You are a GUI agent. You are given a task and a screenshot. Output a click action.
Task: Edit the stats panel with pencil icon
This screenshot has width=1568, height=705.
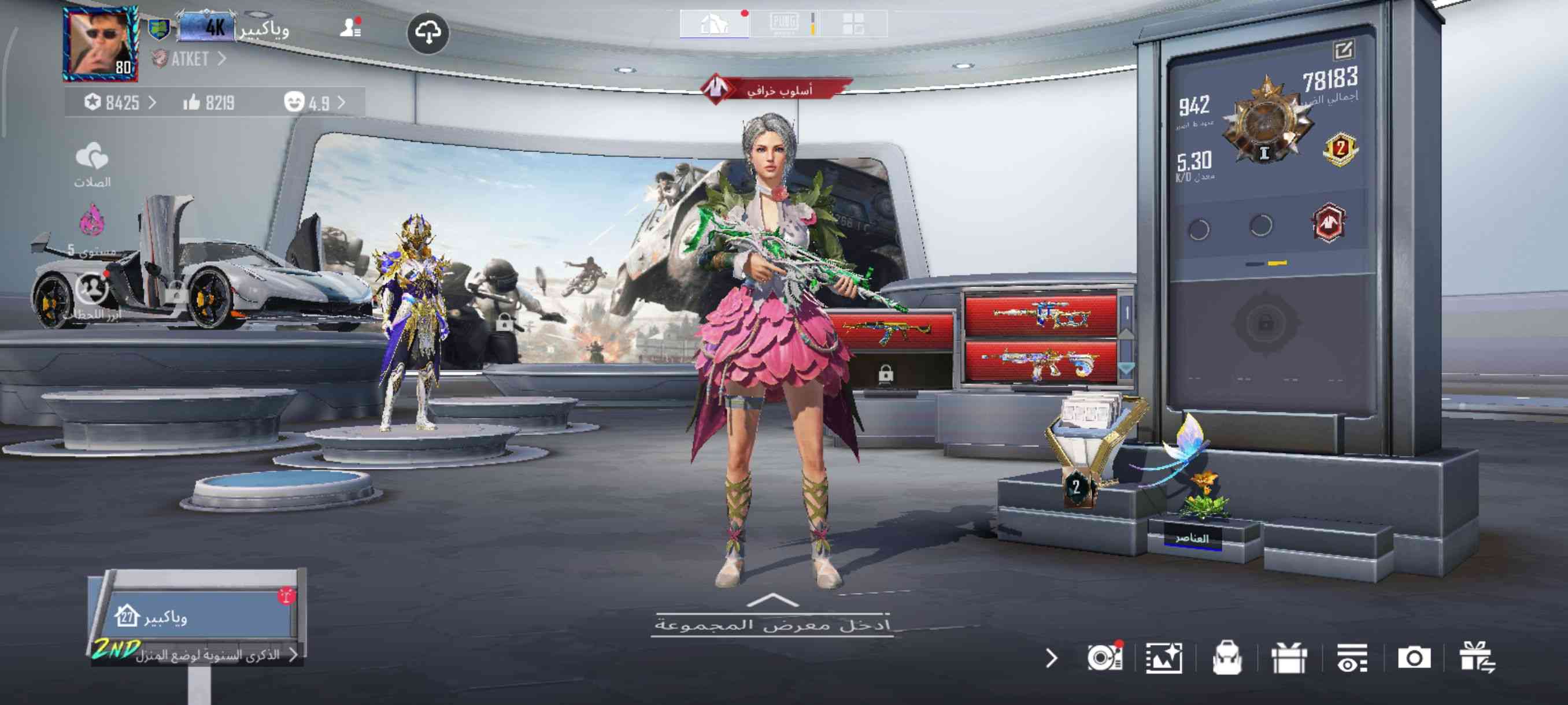click(1344, 50)
